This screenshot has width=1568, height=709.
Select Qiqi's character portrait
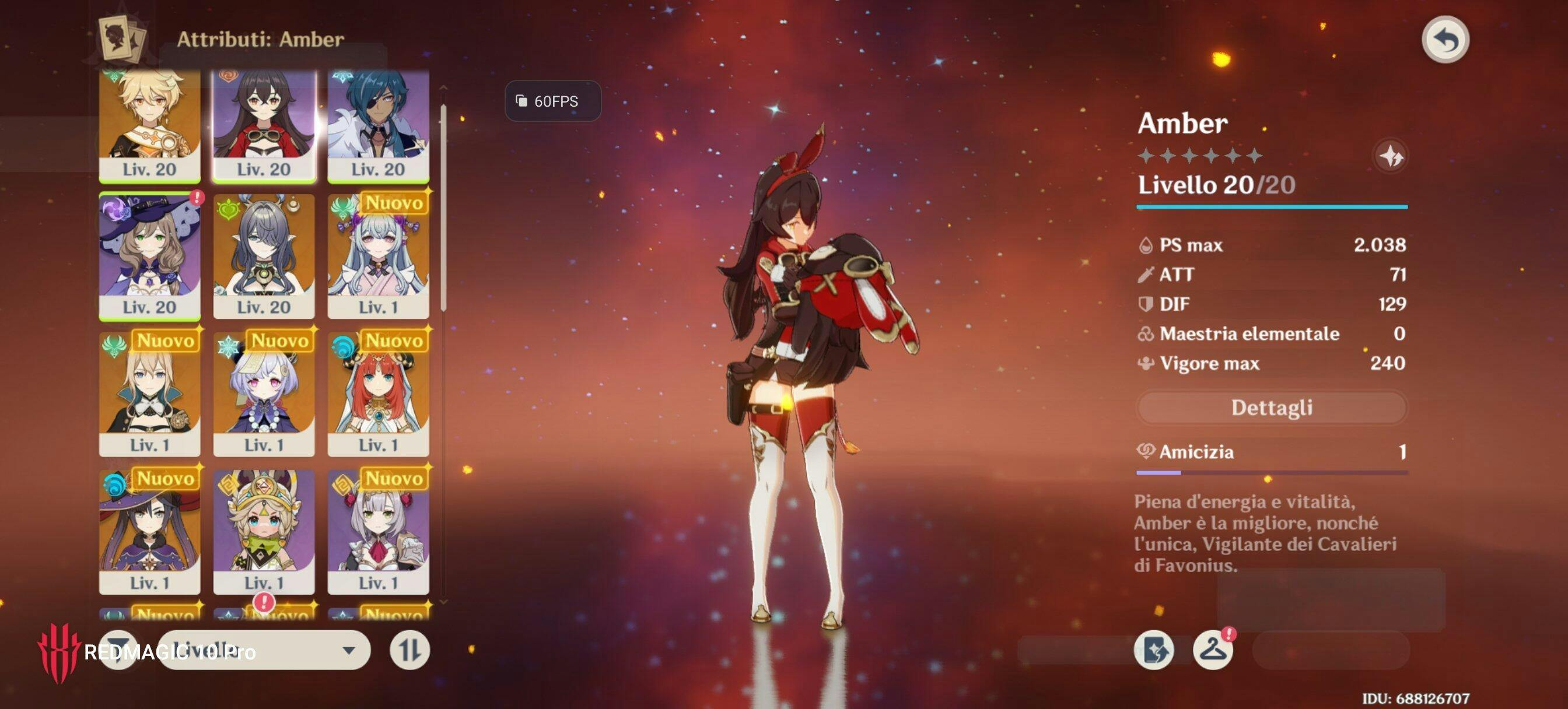tap(264, 394)
